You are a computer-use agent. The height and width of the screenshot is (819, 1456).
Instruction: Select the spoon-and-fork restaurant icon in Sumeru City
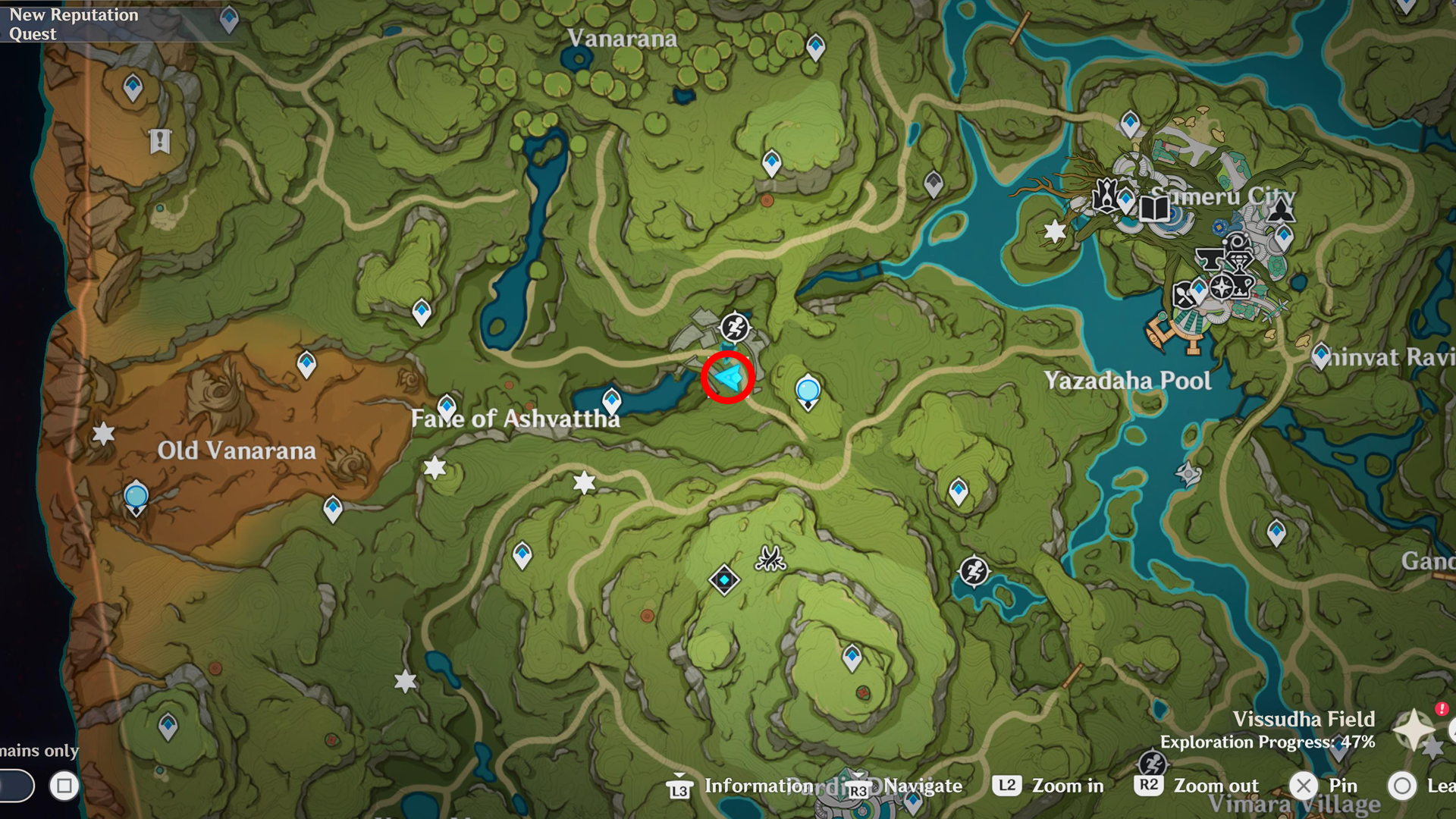1183,294
